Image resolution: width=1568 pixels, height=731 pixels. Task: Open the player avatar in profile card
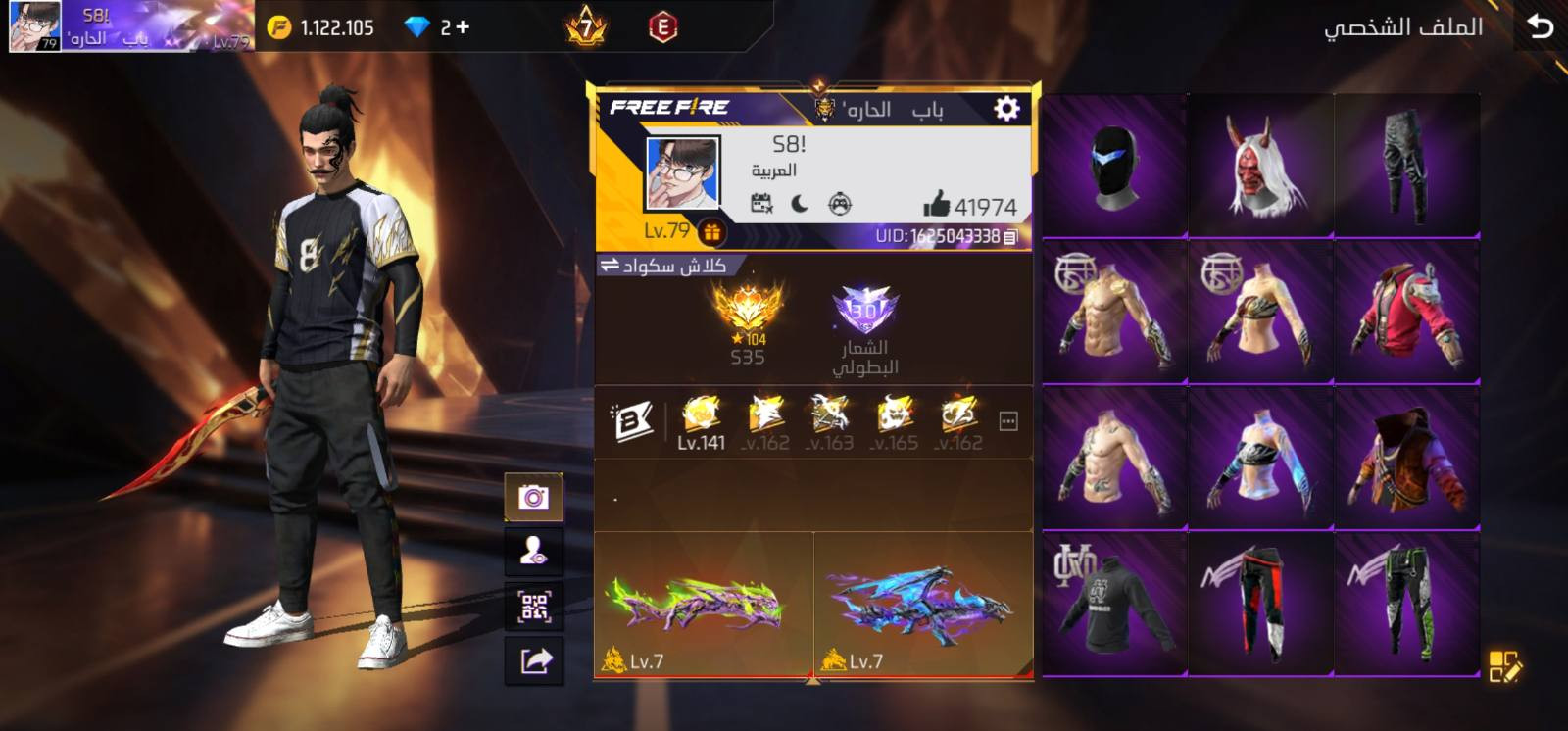[682, 173]
